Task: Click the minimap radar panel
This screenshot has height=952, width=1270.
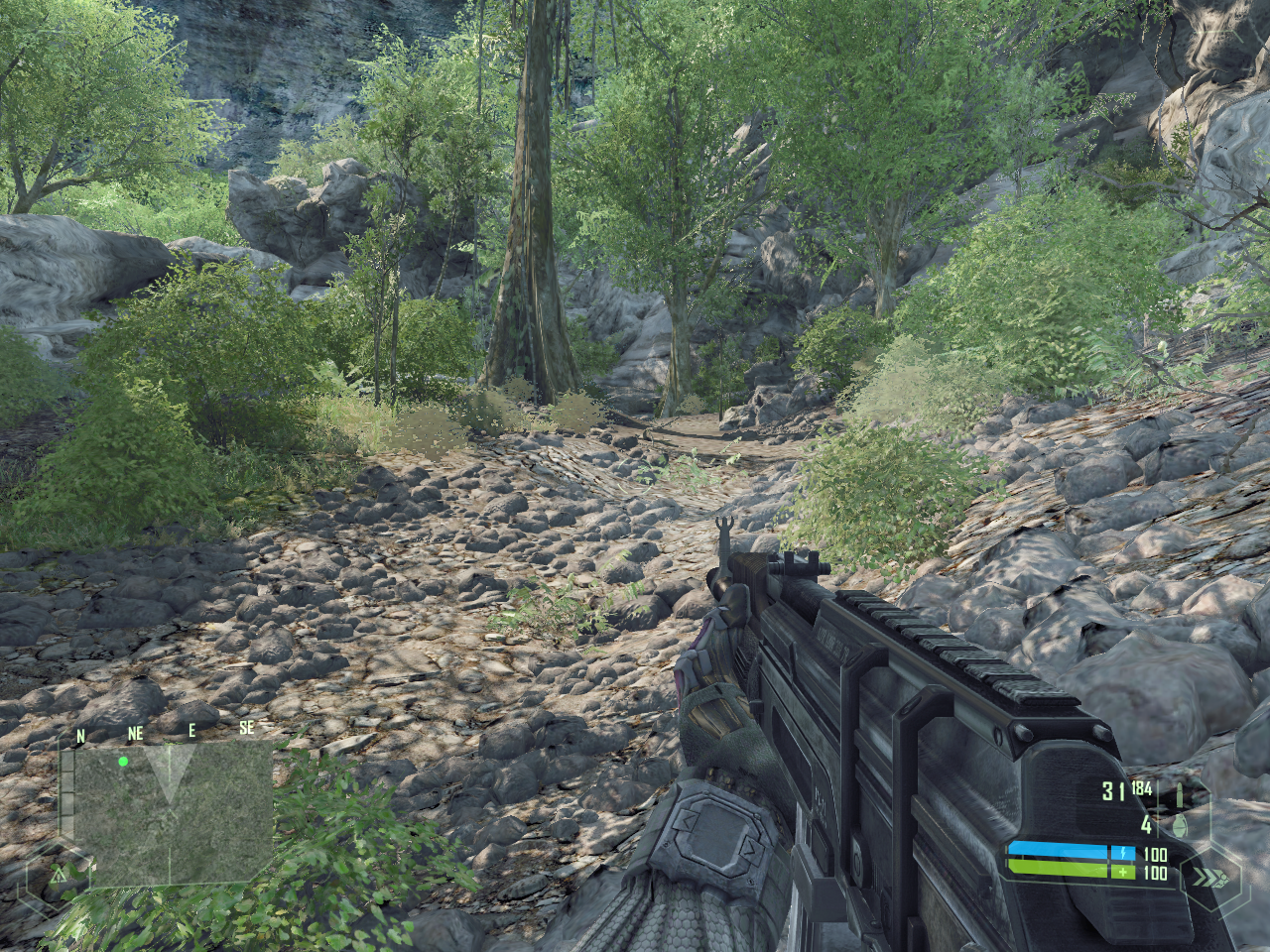Action: click(173, 813)
